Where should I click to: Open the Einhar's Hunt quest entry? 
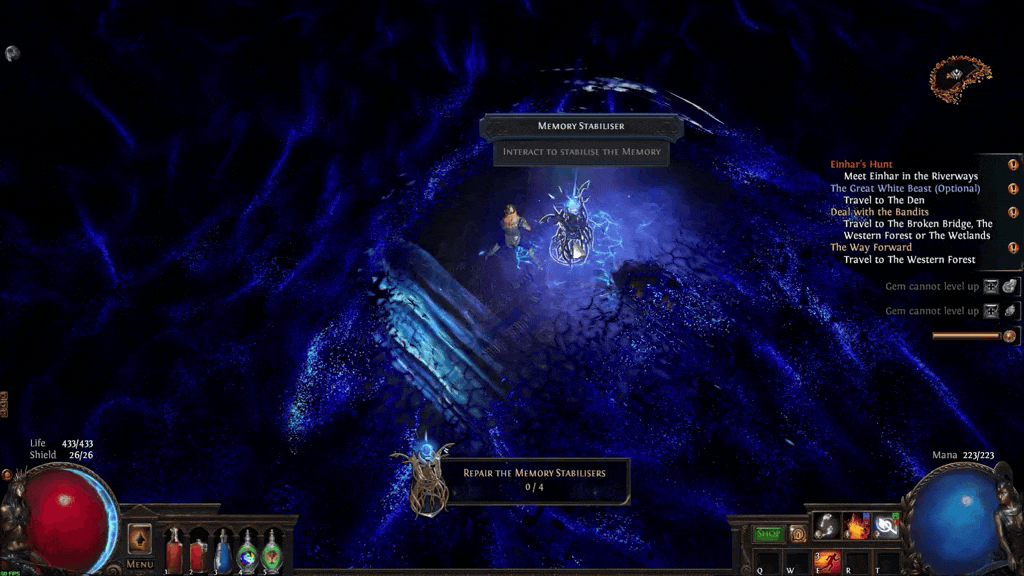pyautogui.click(x=861, y=164)
